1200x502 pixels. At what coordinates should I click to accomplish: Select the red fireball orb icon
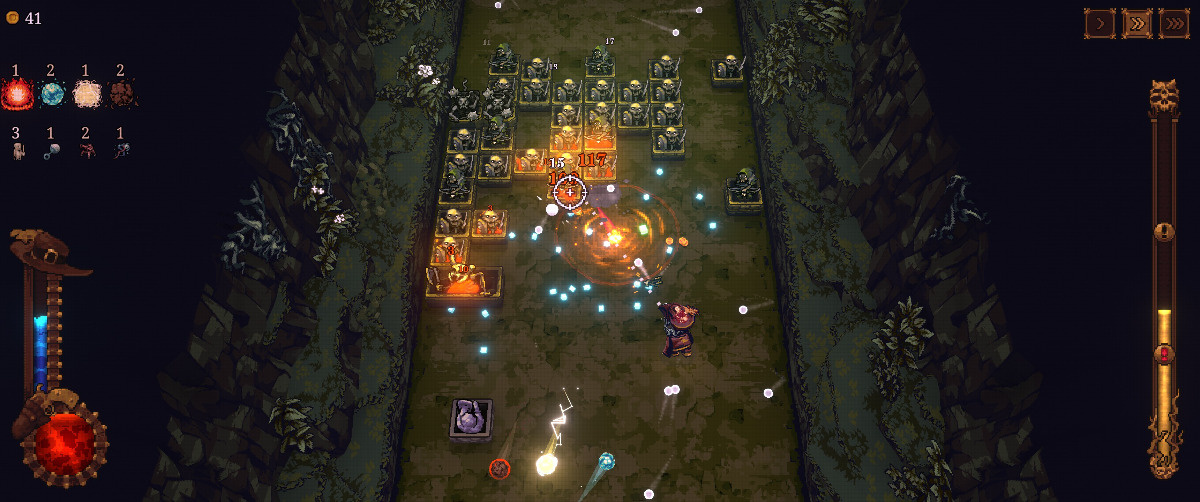click(x=17, y=94)
